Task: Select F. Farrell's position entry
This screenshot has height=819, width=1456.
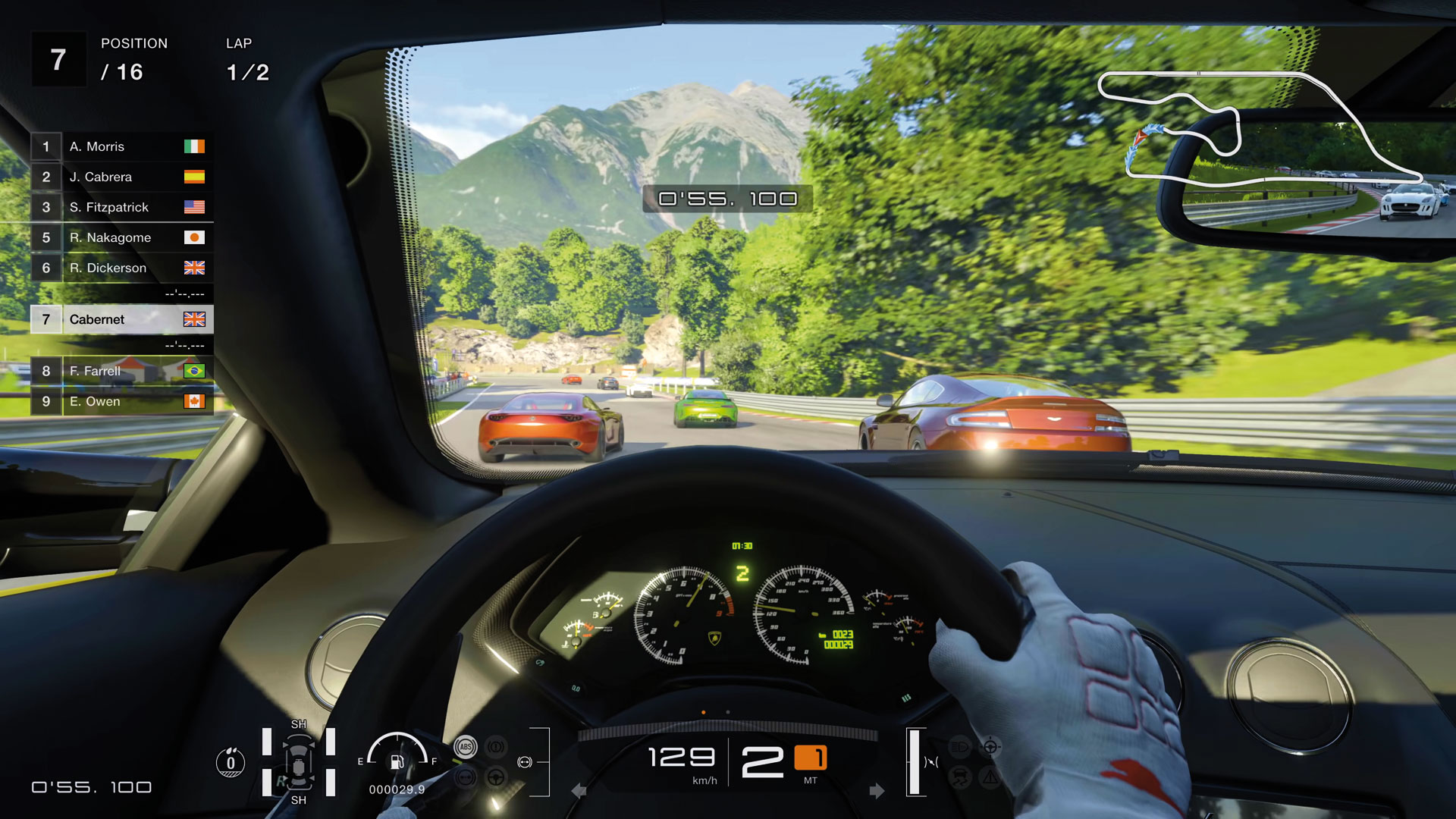Action: [121, 371]
